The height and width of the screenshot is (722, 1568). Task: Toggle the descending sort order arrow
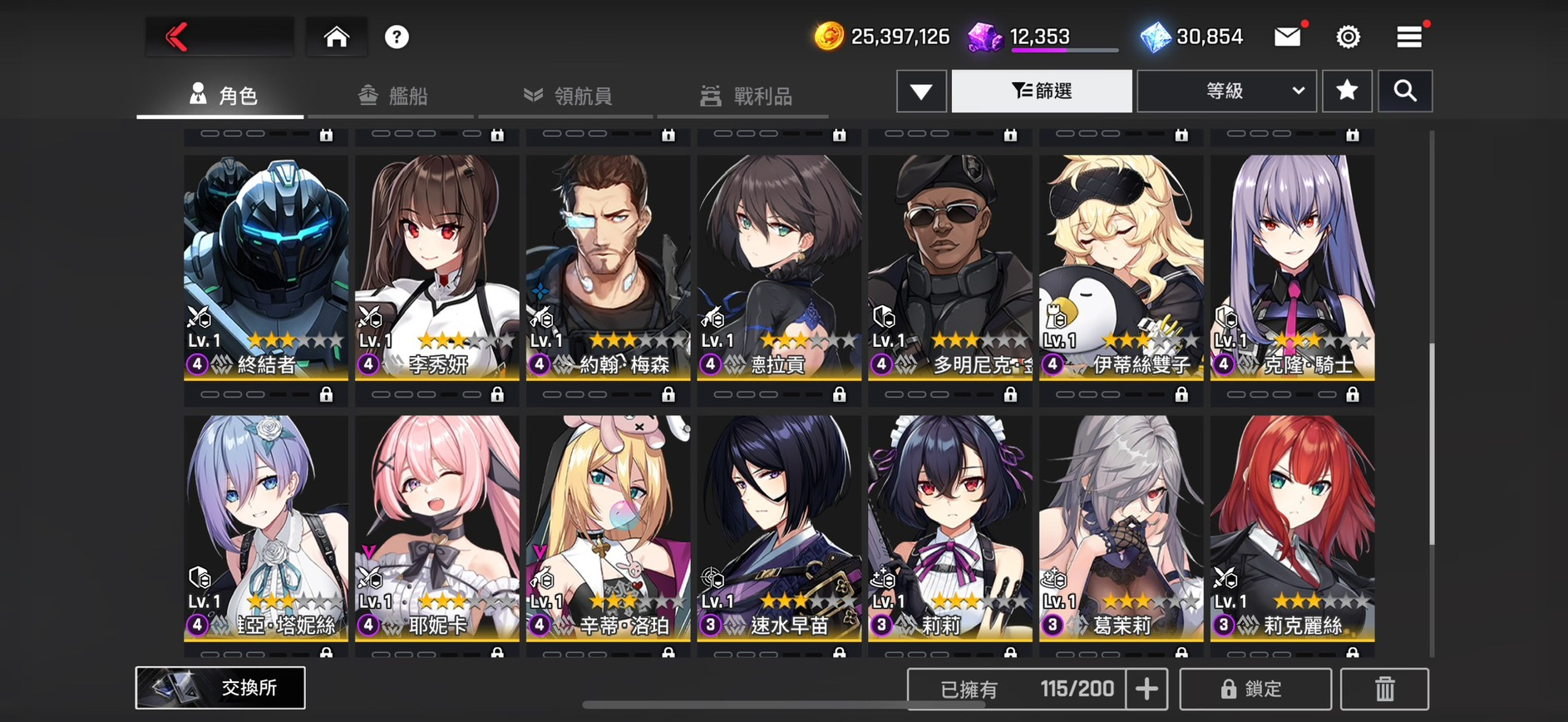click(921, 91)
